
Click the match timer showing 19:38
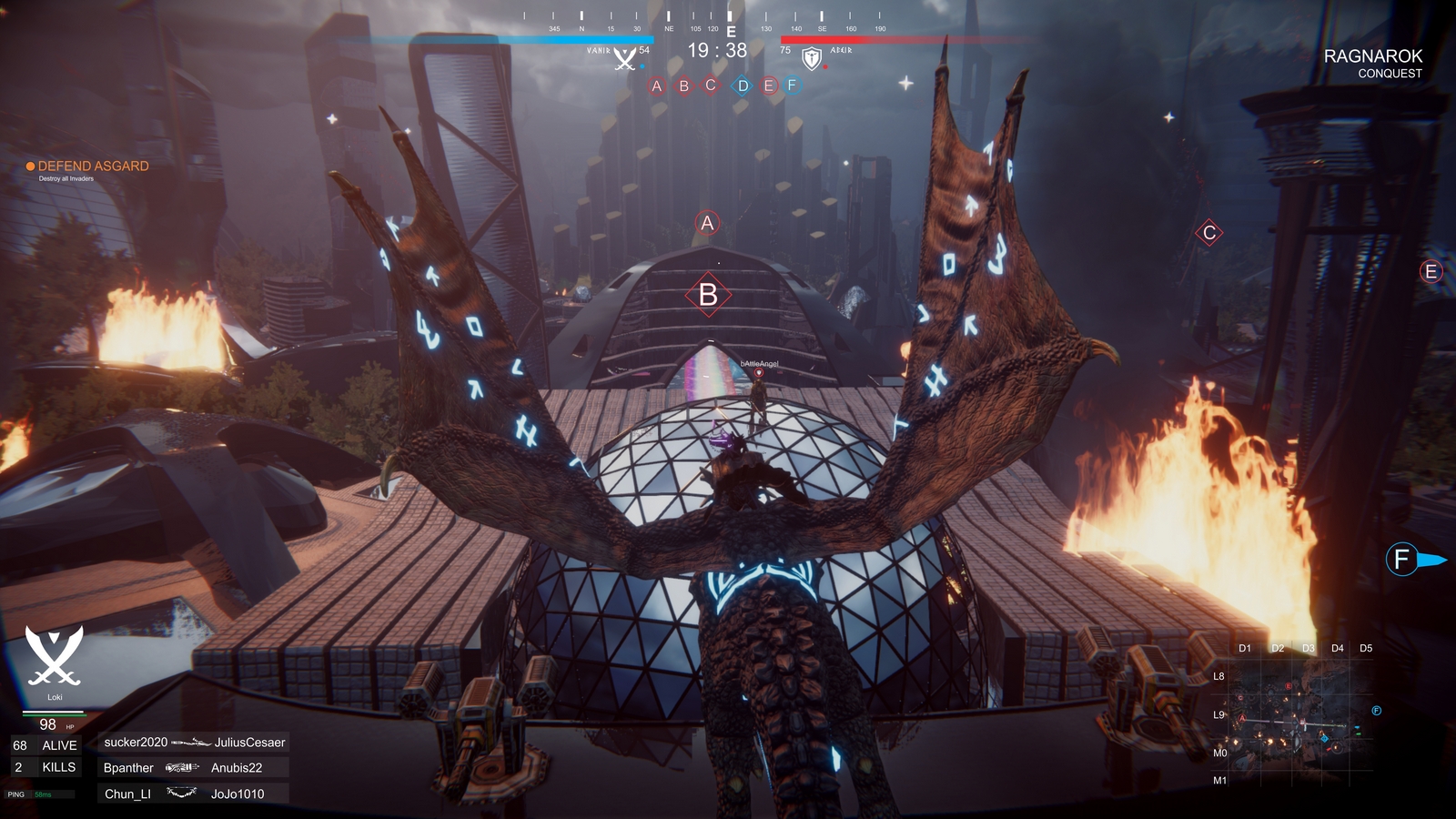point(717,48)
